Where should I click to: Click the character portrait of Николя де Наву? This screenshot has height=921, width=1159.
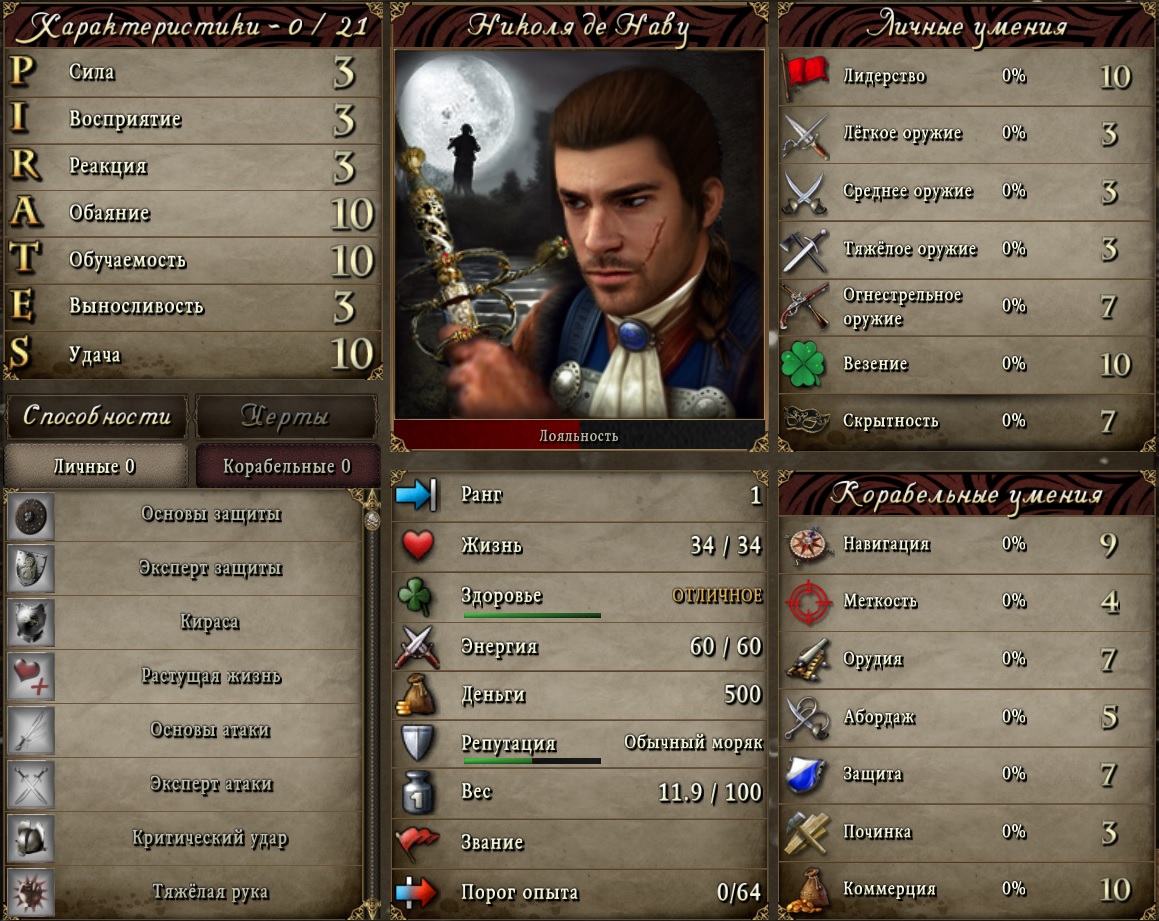coord(579,235)
